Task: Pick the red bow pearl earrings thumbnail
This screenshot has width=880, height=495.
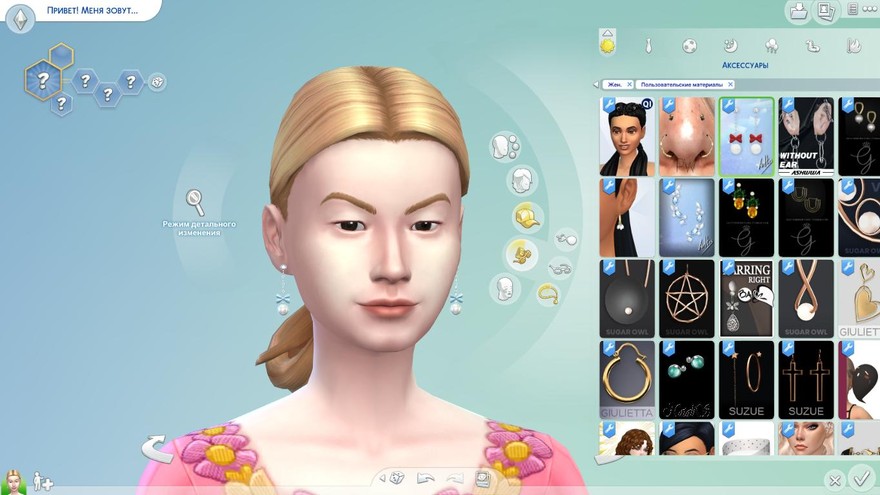Action: 746,135
